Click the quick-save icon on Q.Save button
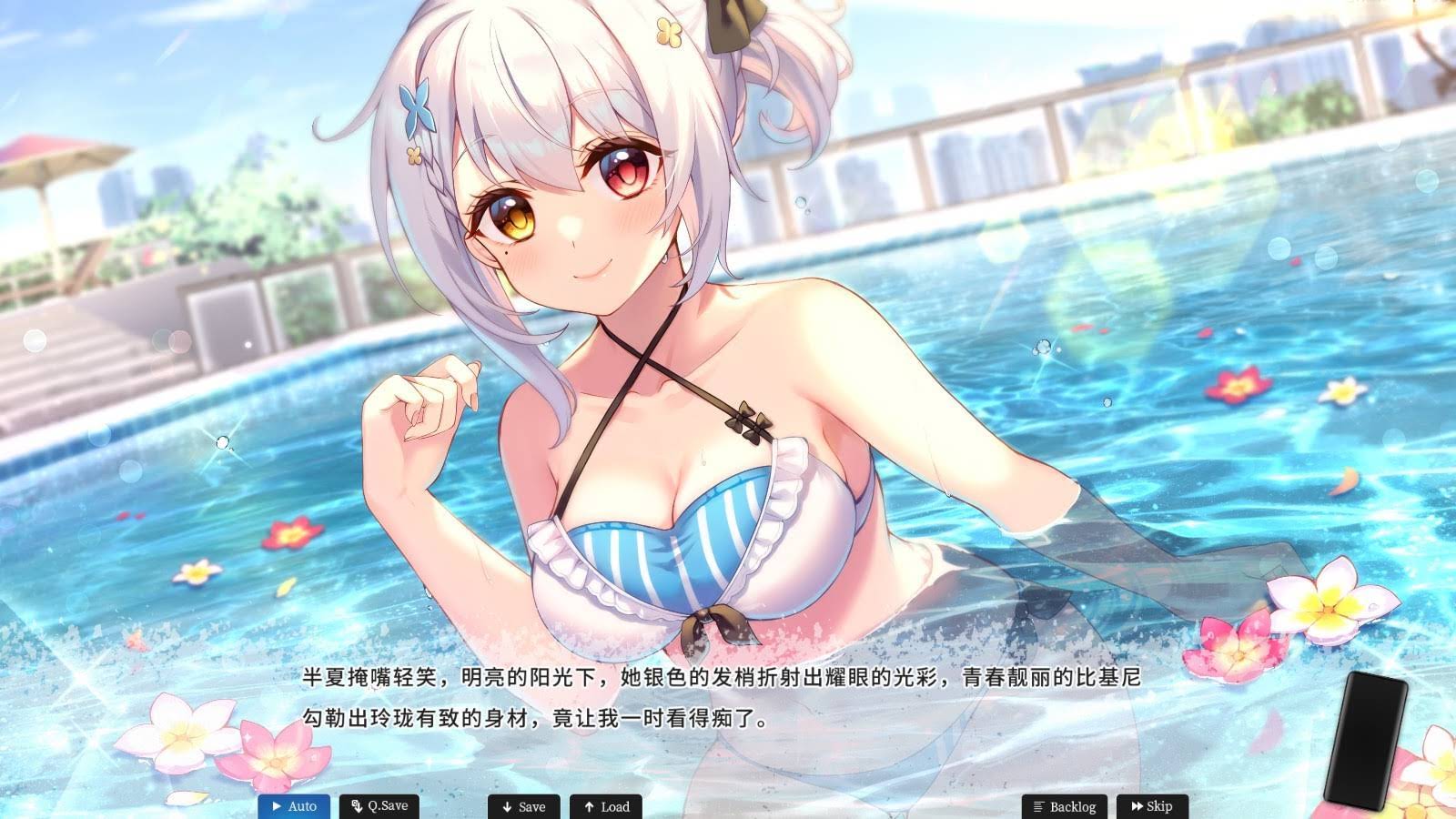Image resolution: width=1456 pixels, height=819 pixels. 357,805
